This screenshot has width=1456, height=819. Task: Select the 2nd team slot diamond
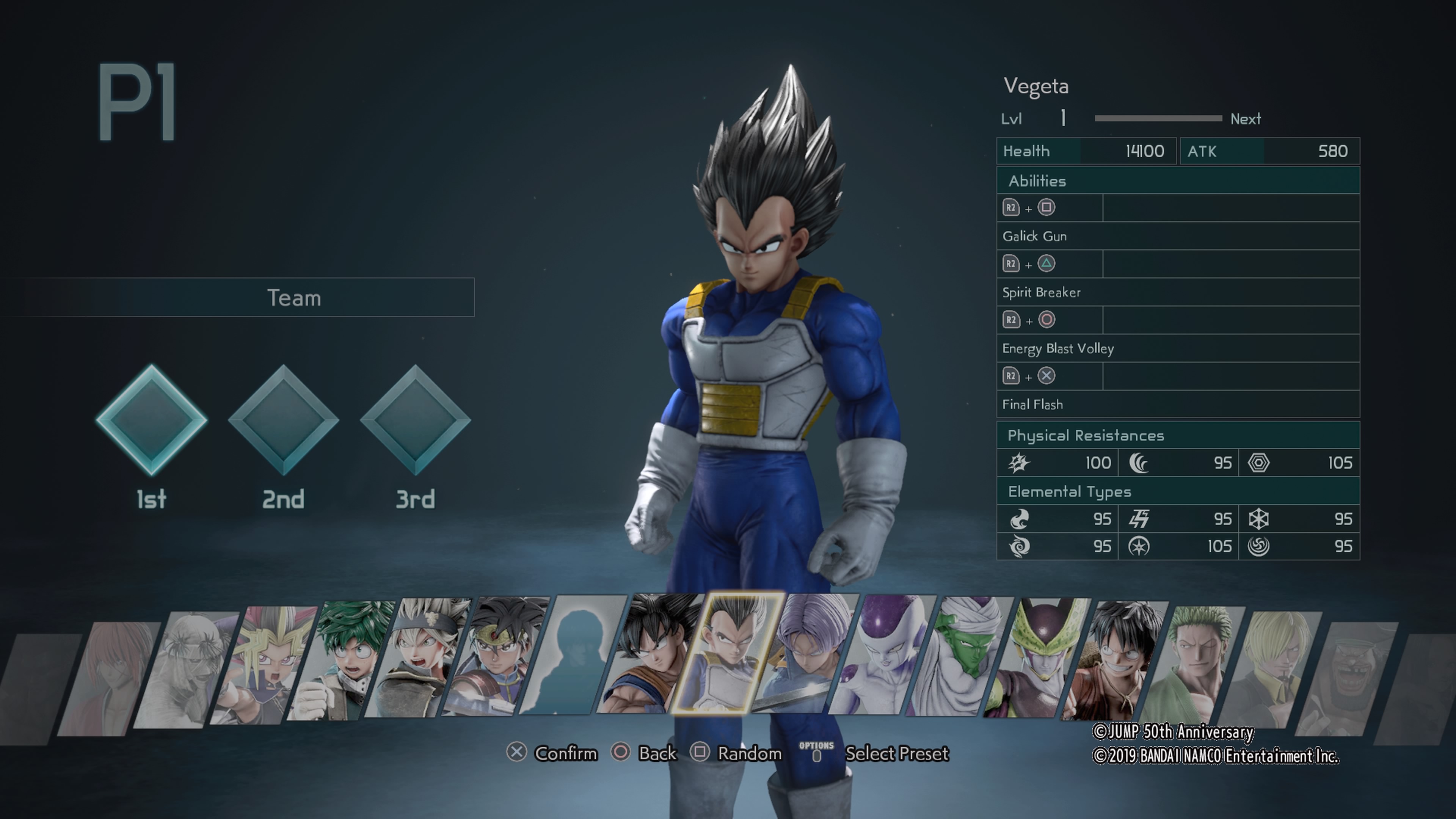pyautogui.click(x=283, y=420)
